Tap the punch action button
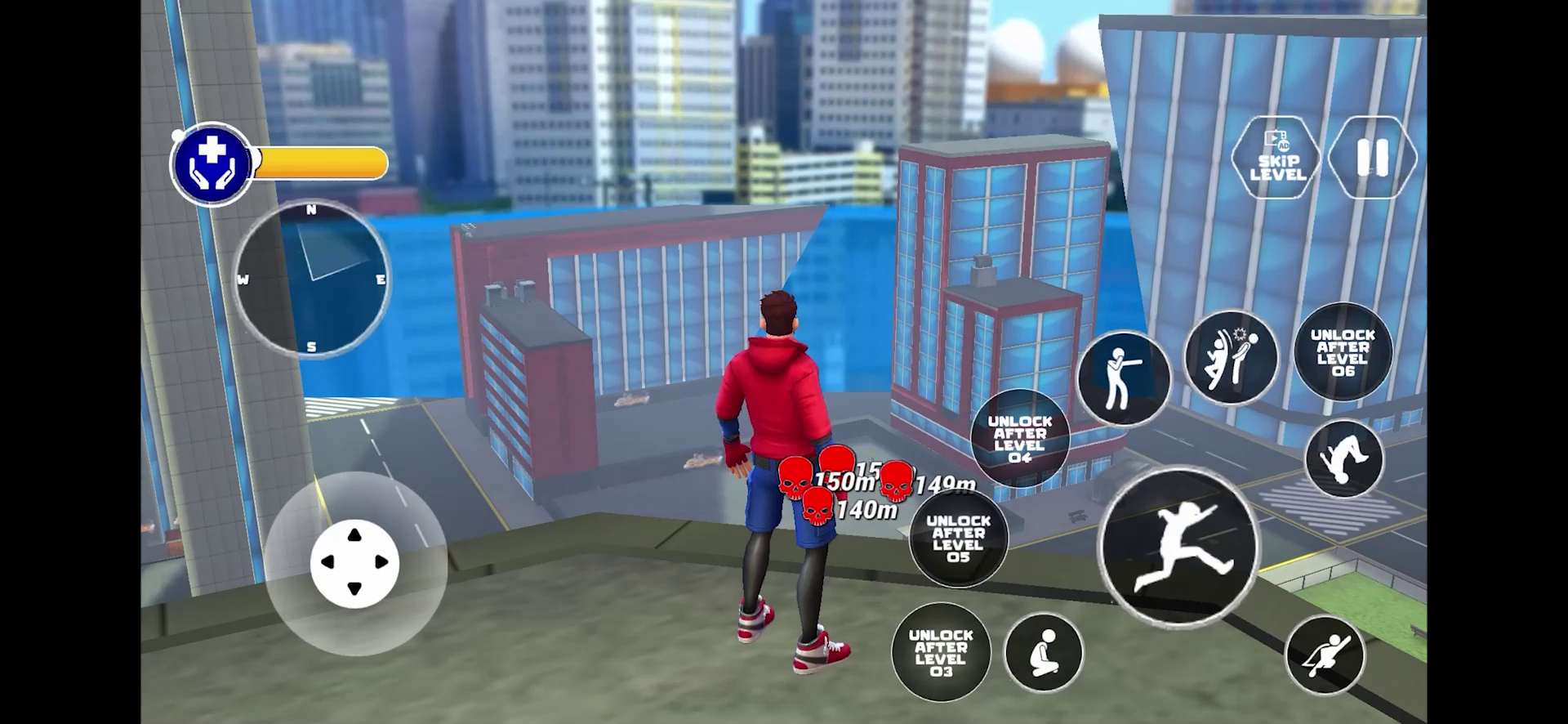Screen dimensions: 1568x724 1127,376
